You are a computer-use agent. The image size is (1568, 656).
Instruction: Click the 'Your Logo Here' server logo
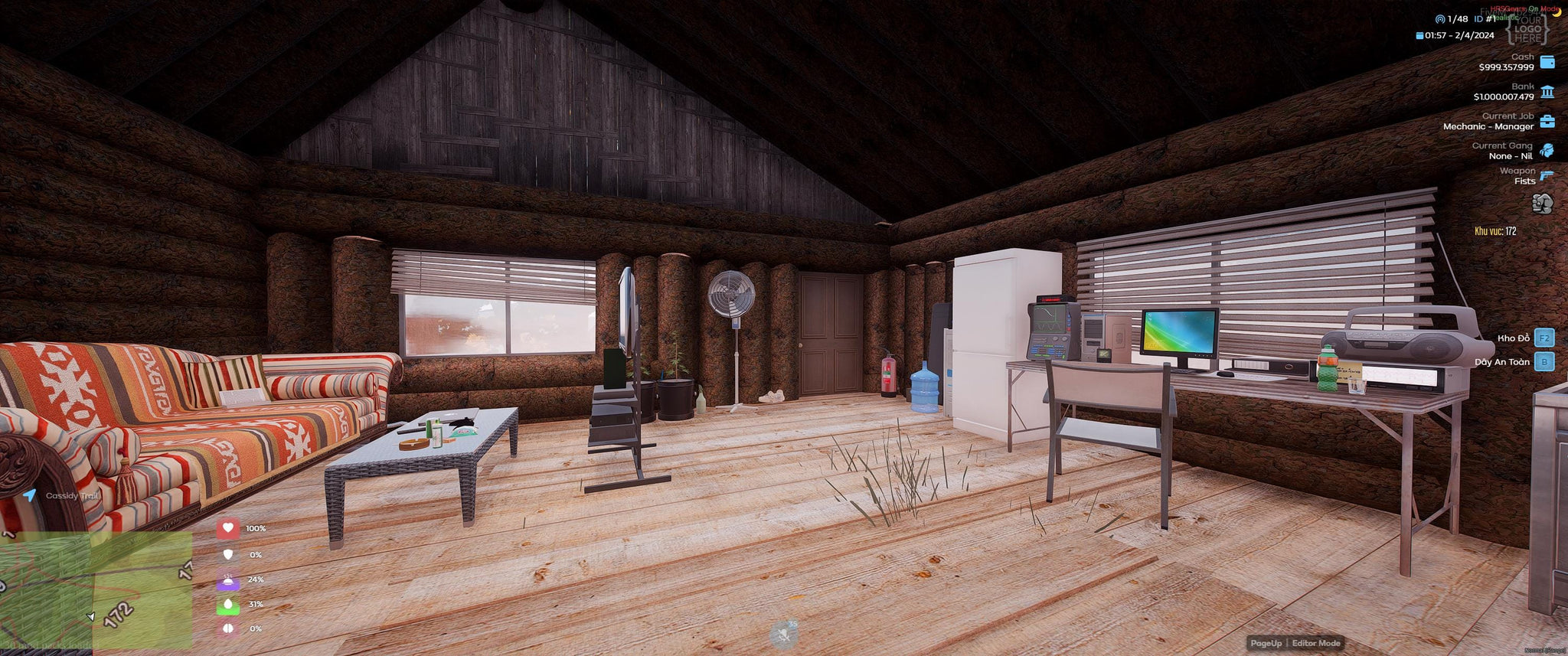(1527, 28)
